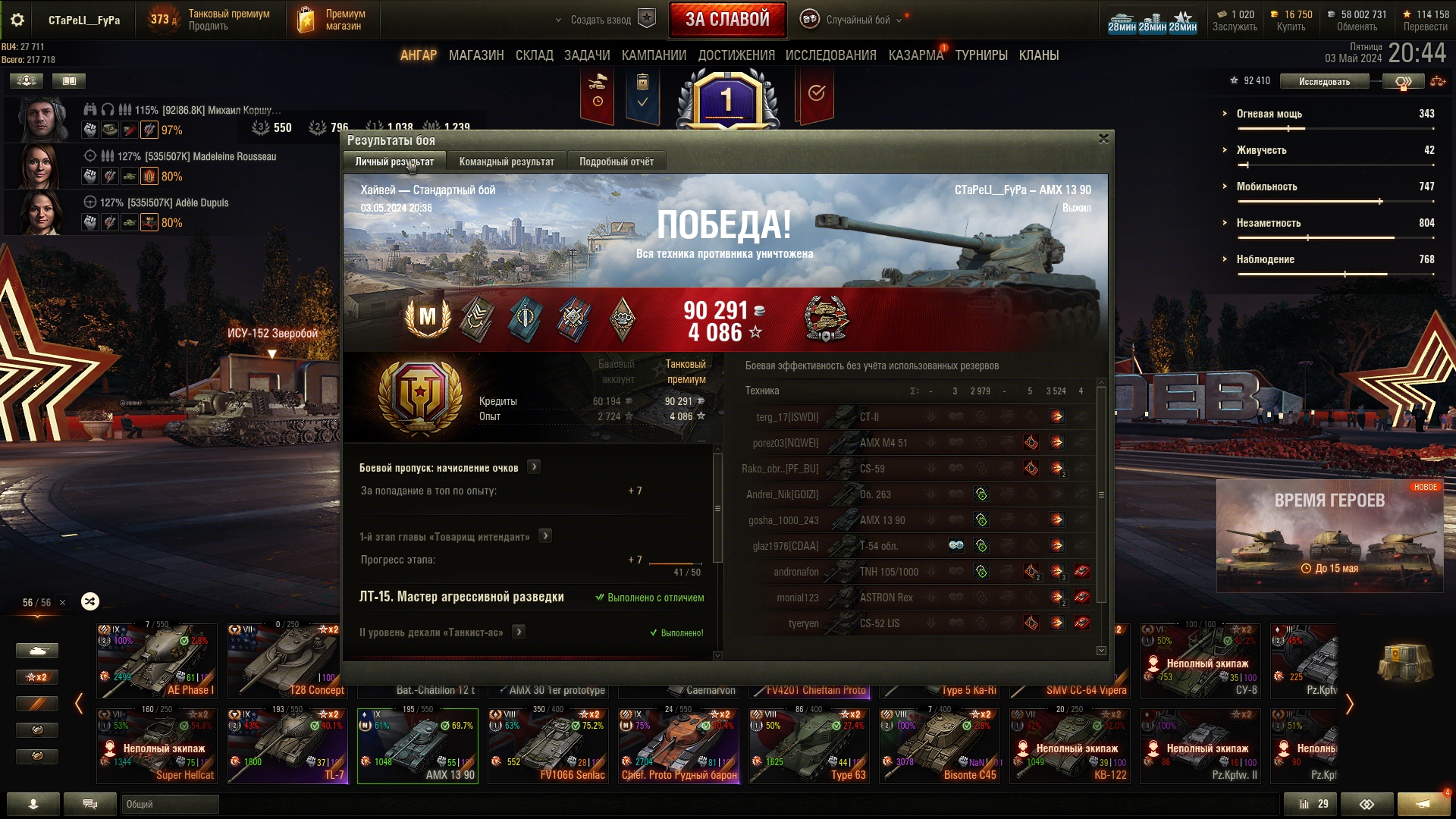1456x819 pixels.
Task: Select the Bisonte C45 tank
Action: (940, 746)
